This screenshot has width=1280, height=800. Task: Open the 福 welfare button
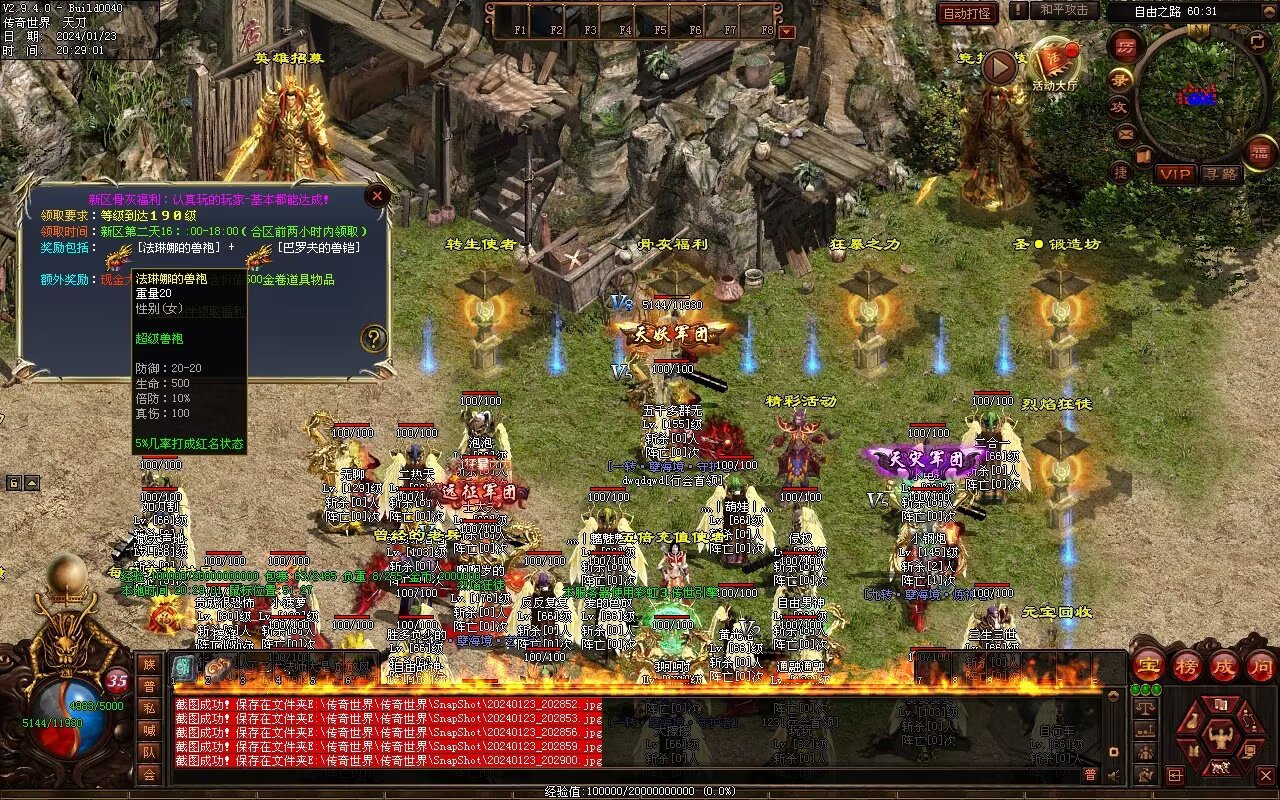coord(1260,152)
